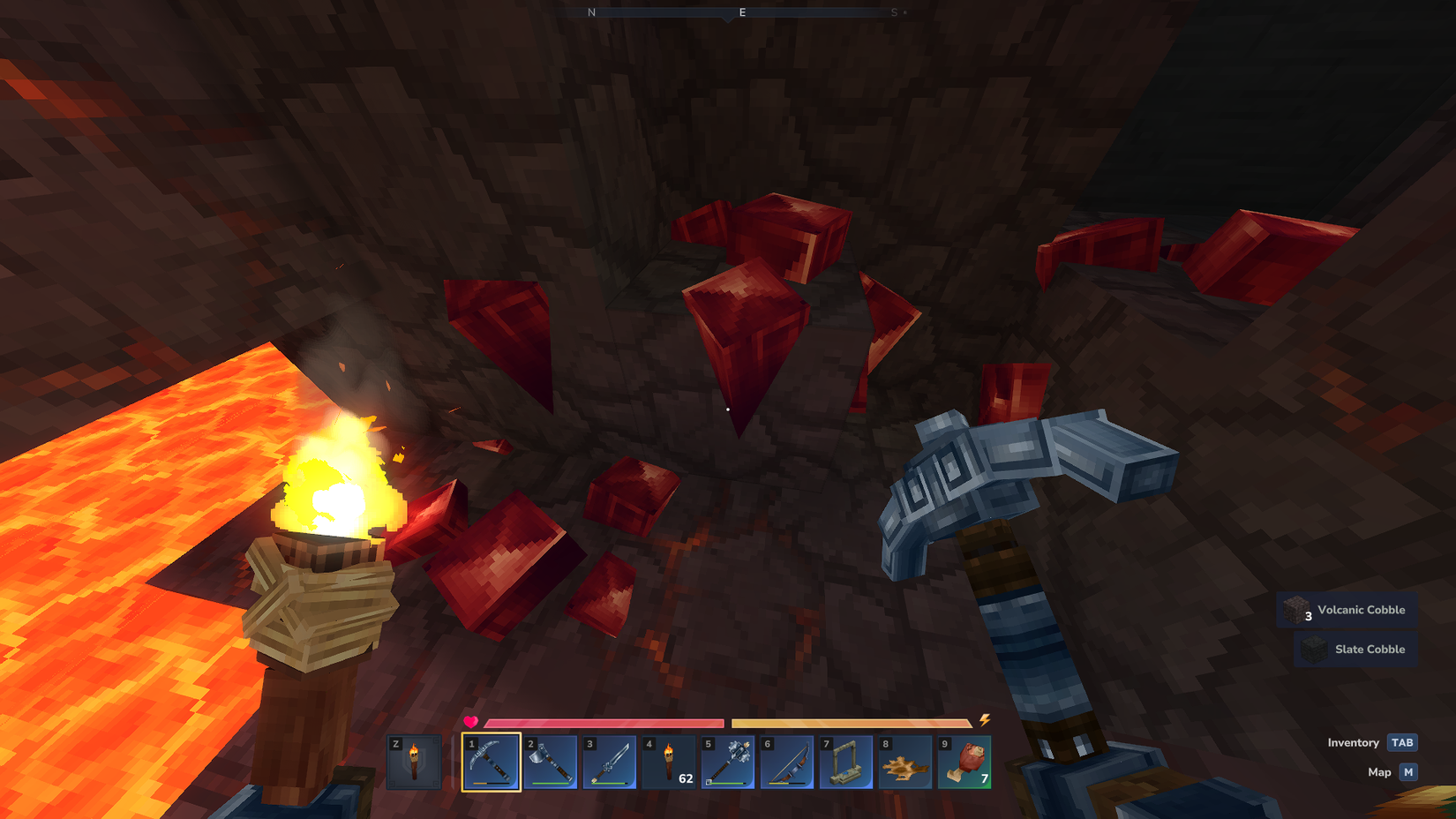Viewport: 1456px width, 819px height.
Task: Select the sword in hotbar slot 3
Action: tap(609, 763)
